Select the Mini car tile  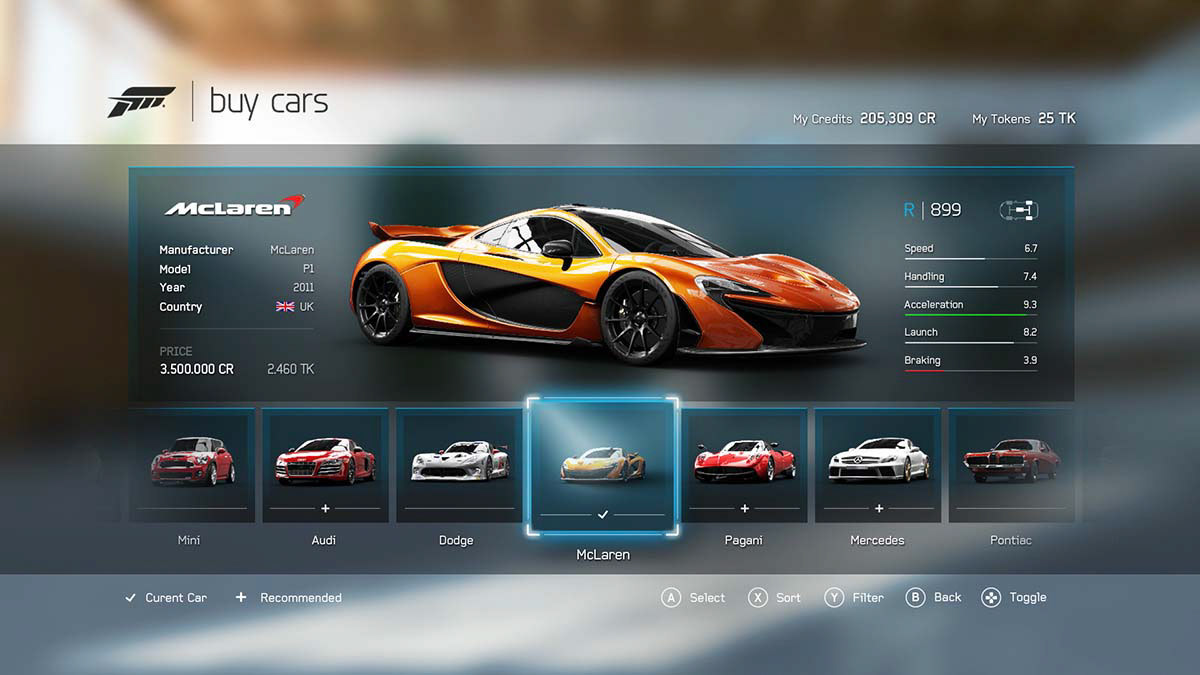[192, 465]
